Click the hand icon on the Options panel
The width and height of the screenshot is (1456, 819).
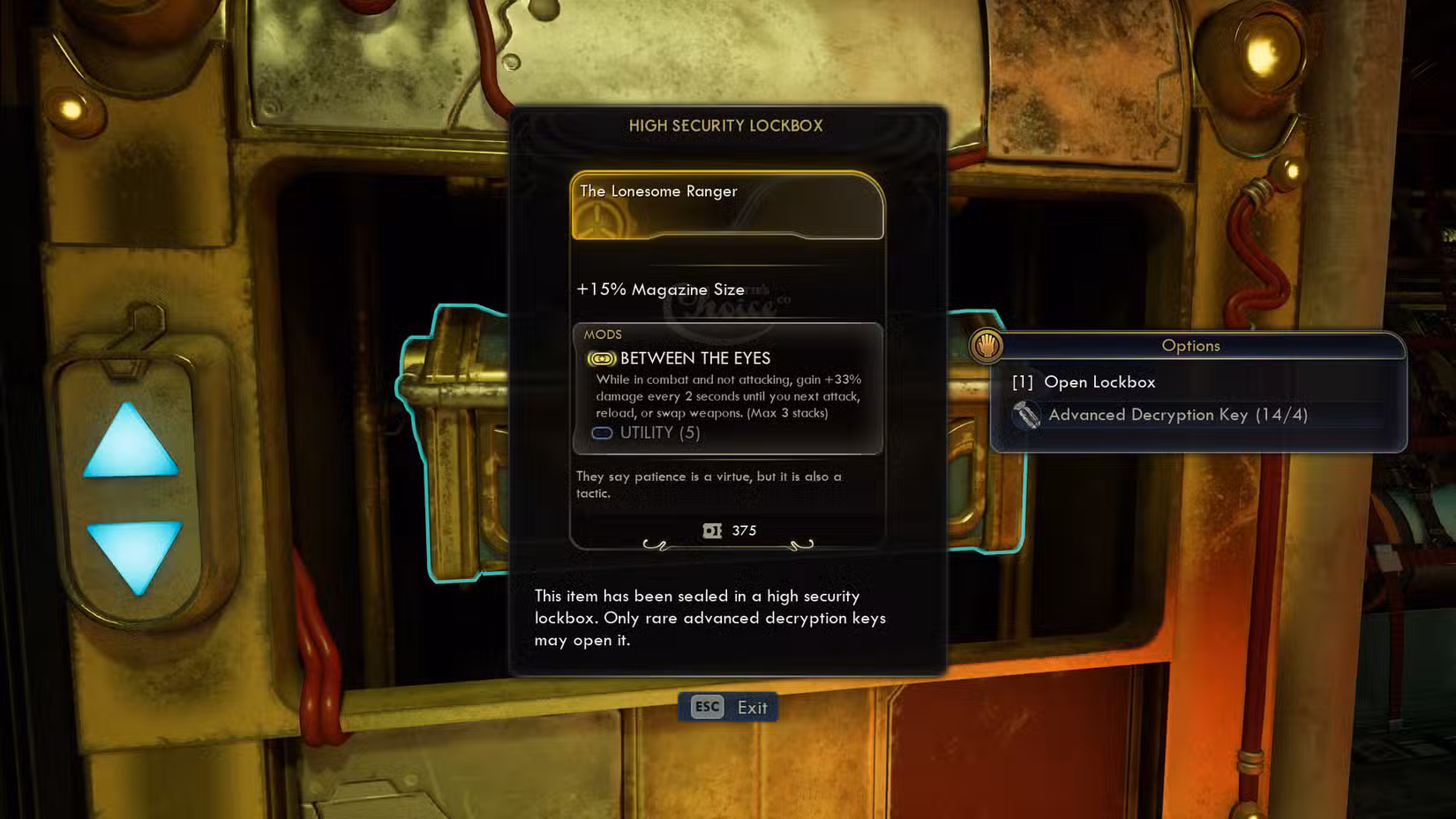pyautogui.click(x=988, y=346)
